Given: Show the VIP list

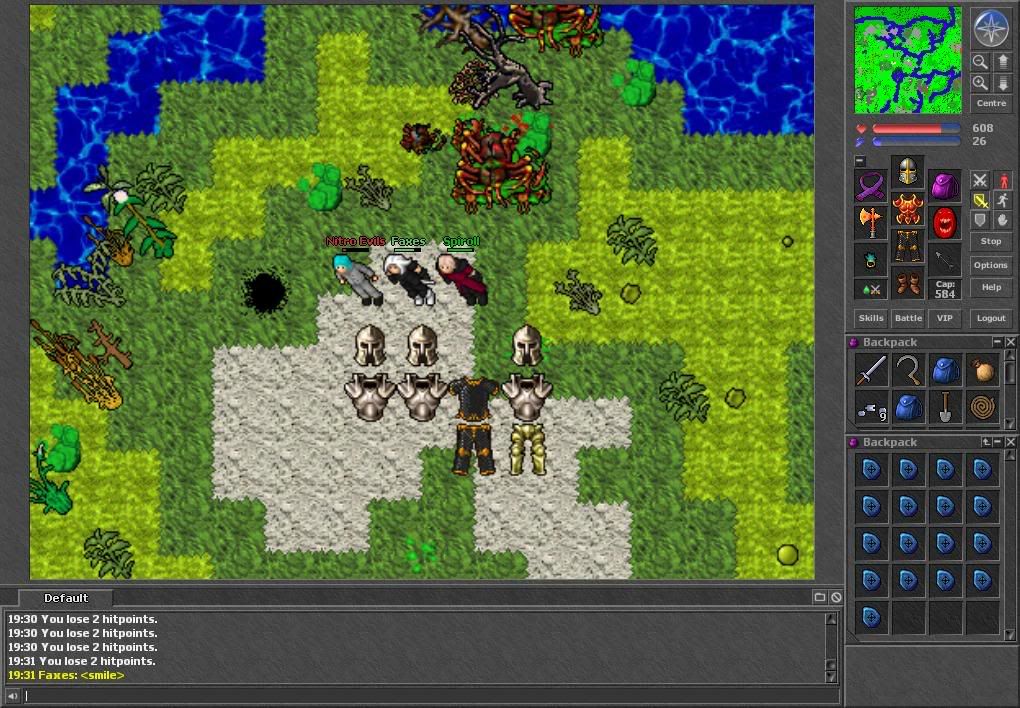Looking at the screenshot, I should click(x=943, y=318).
